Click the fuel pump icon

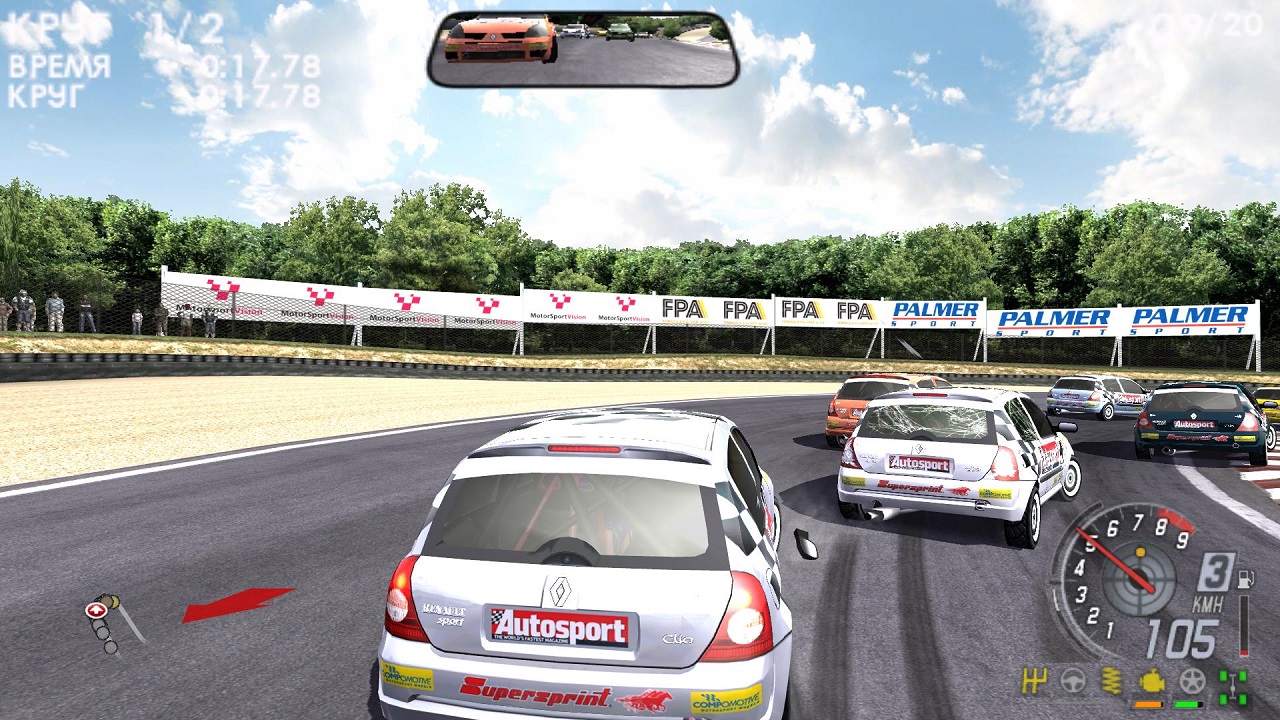coord(1245,579)
